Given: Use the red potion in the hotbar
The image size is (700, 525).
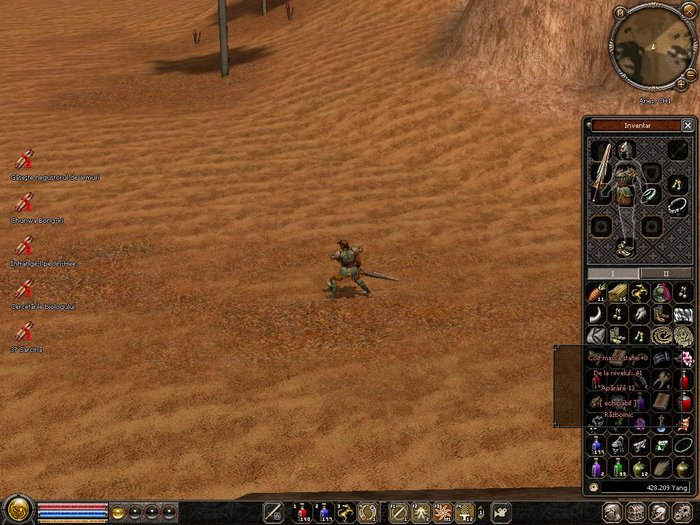Looking at the screenshot, I should [x=298, y=512].
